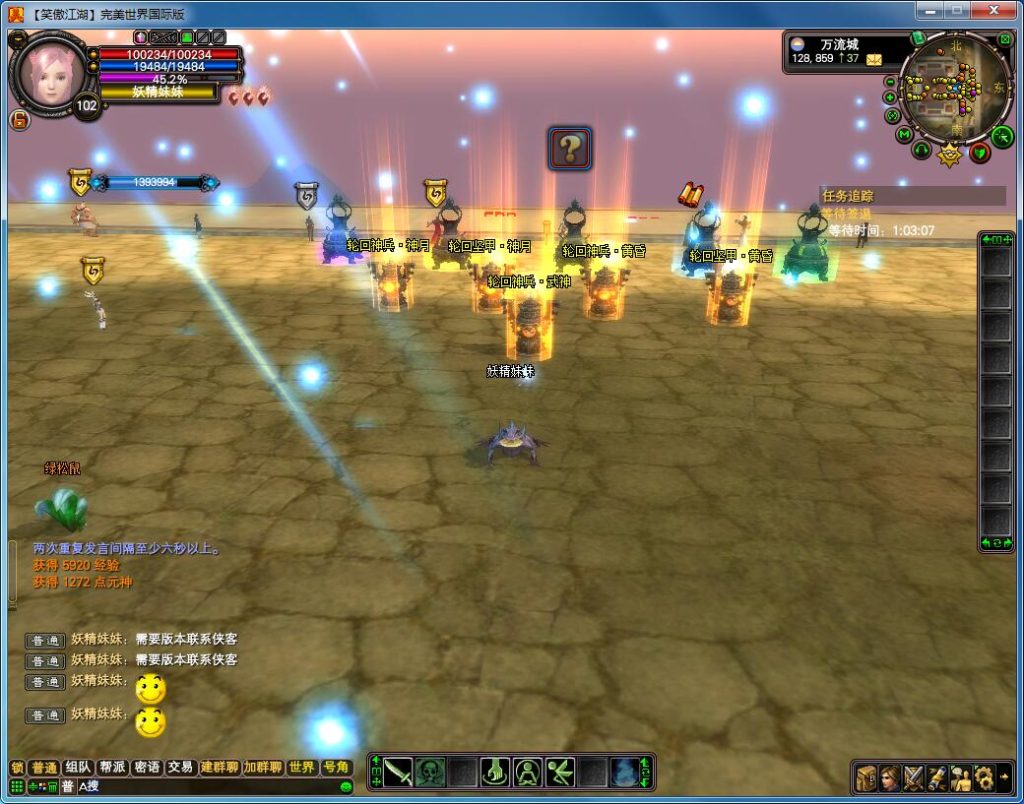1024x804 pixels.
Task: Activate the meditation pose skill
Action: 527,772
